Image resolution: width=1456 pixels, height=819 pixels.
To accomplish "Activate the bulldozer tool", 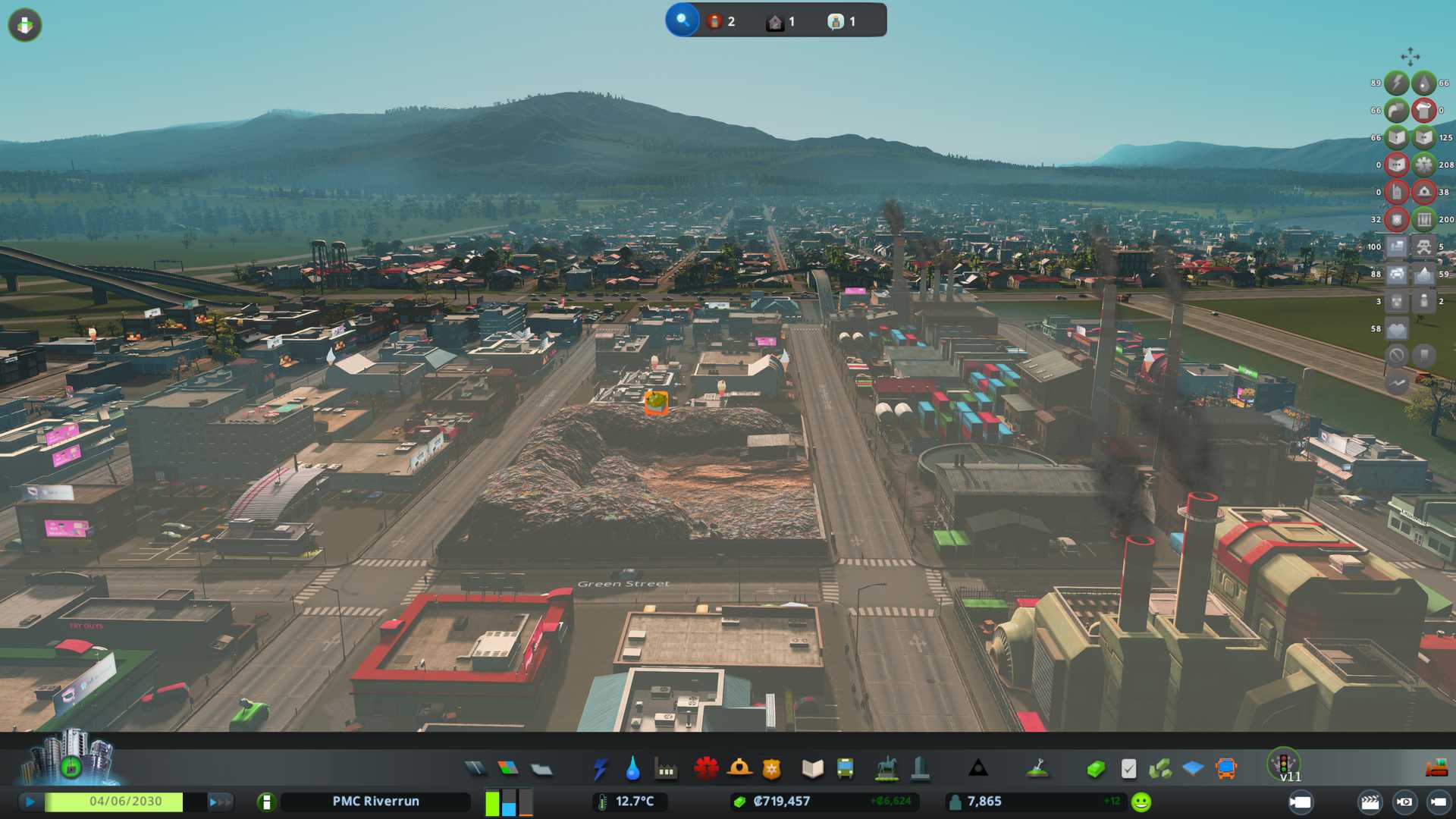I will tap(1436, 769).
